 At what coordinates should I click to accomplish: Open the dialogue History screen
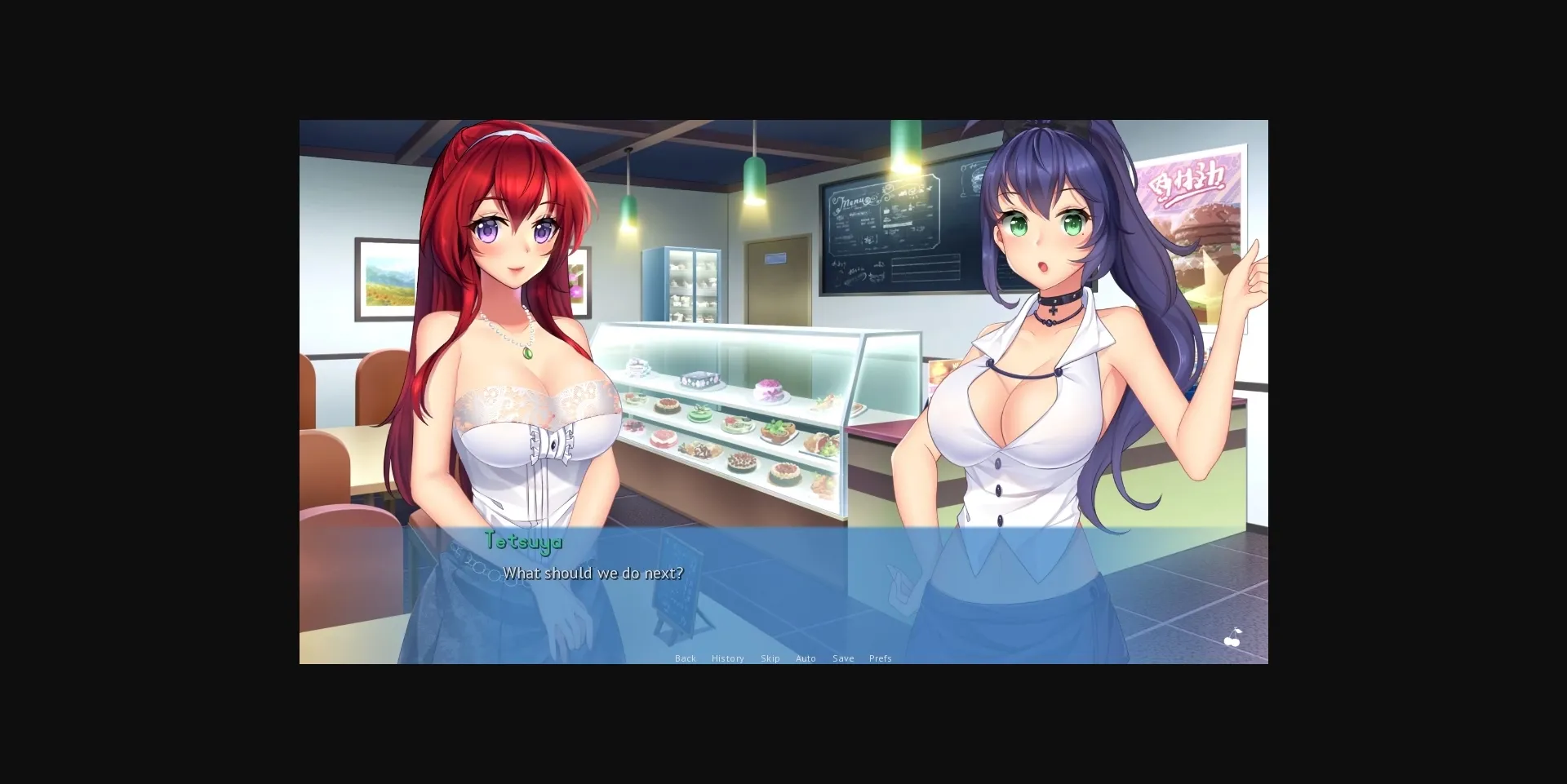[x=727, y=658]
